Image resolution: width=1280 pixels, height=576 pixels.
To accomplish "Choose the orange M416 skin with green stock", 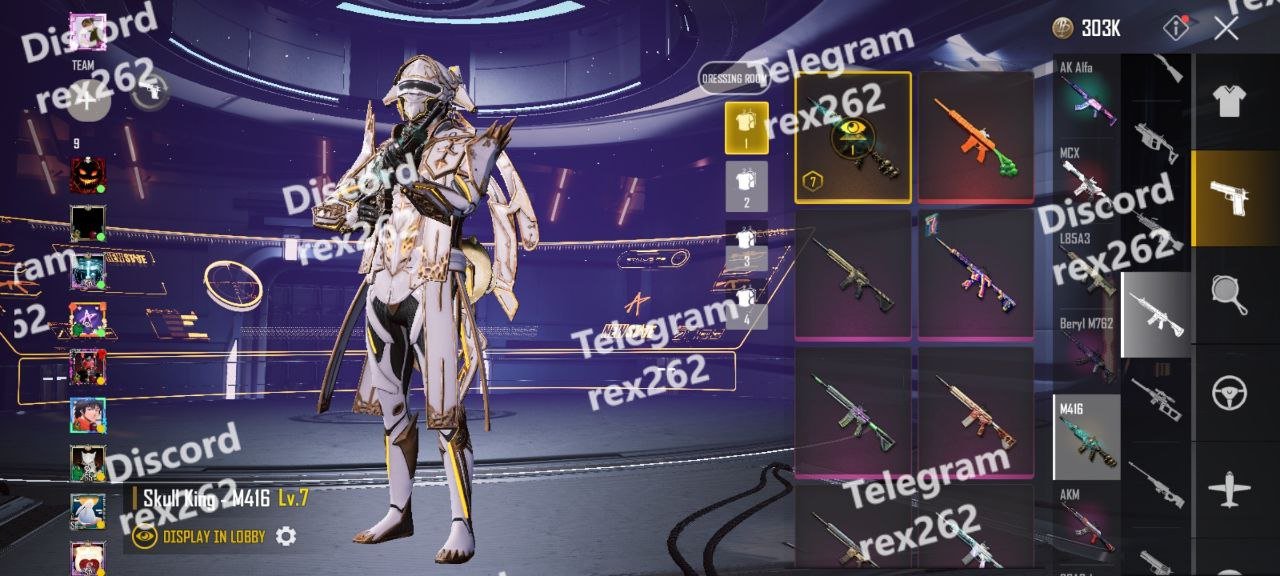I will point(976,137).
